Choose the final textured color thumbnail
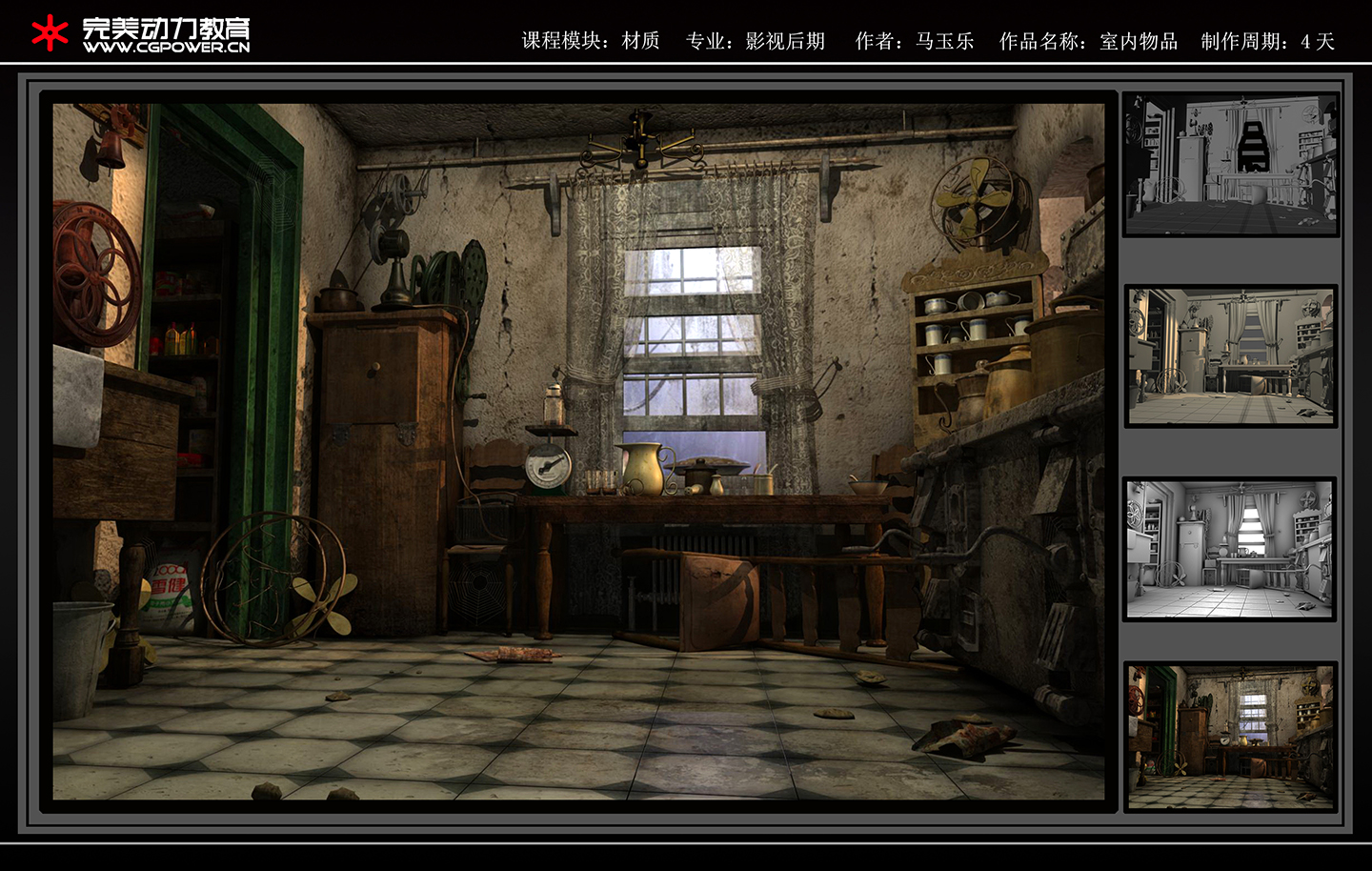Image resolution: width=1372 pixels, height=871 pixels. pos(1230,737)
